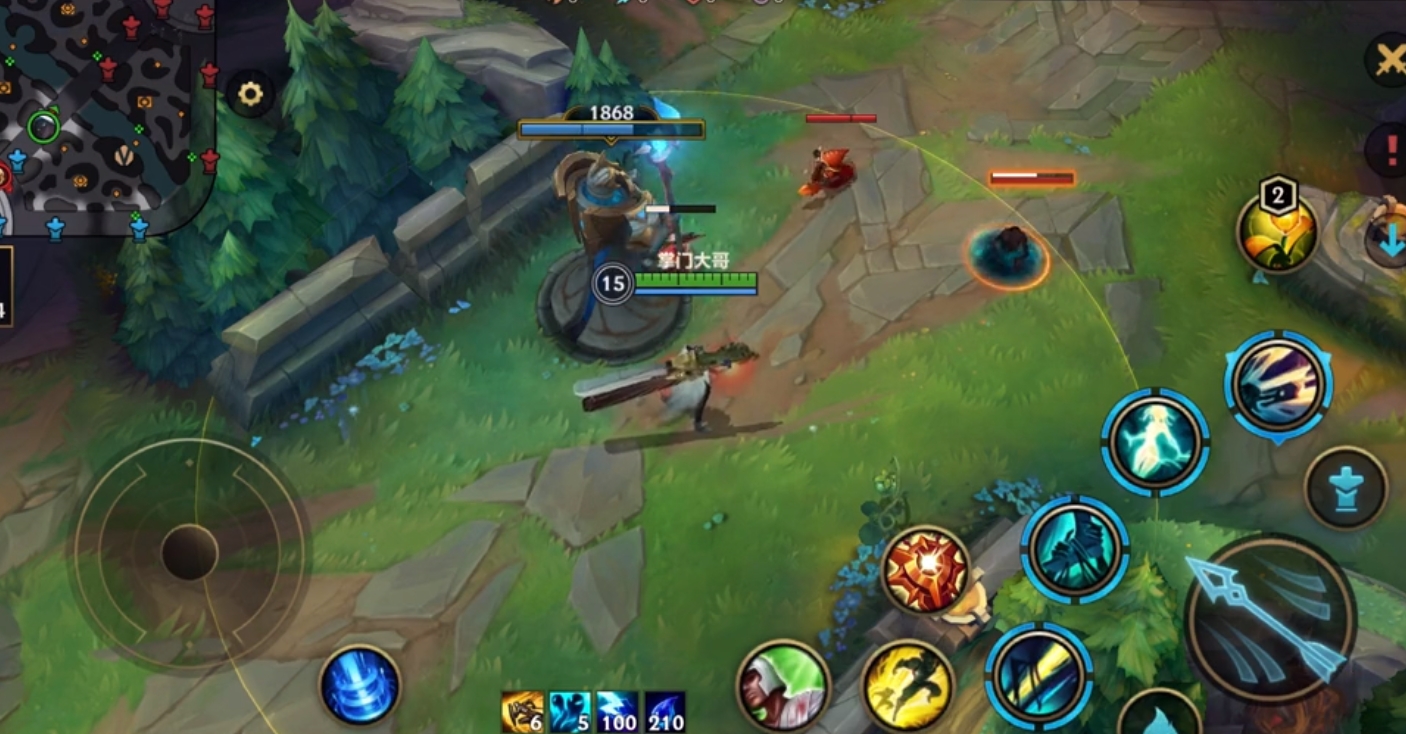Image resolution: width=1406 pixels, height=734 pixels.
Task: Select the blue turret target button
Action: (x=1346, y=488)
